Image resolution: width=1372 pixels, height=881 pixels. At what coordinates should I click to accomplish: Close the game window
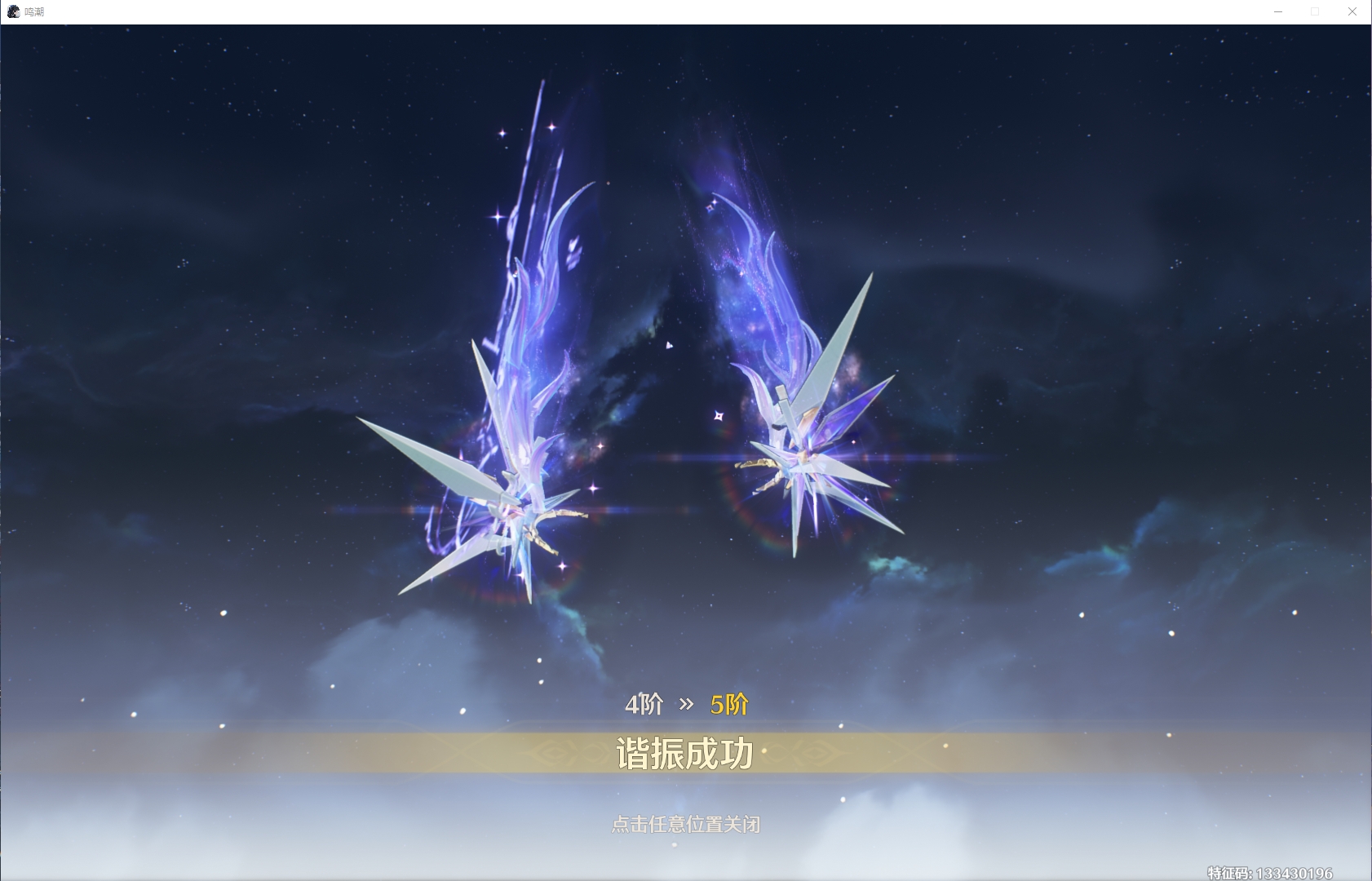tap(1352, 11)
